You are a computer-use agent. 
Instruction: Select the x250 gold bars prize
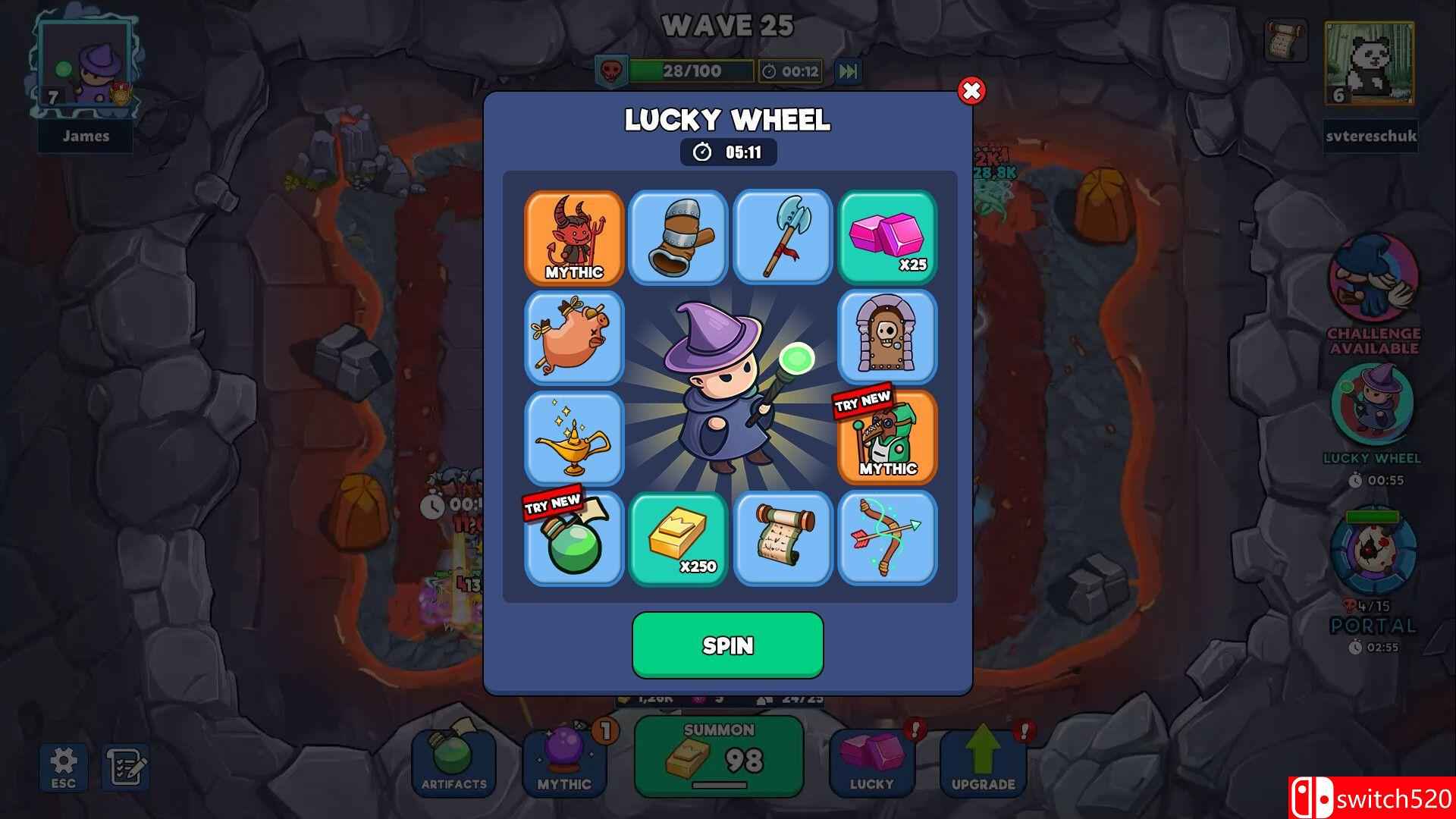click(x=678, y=538)
